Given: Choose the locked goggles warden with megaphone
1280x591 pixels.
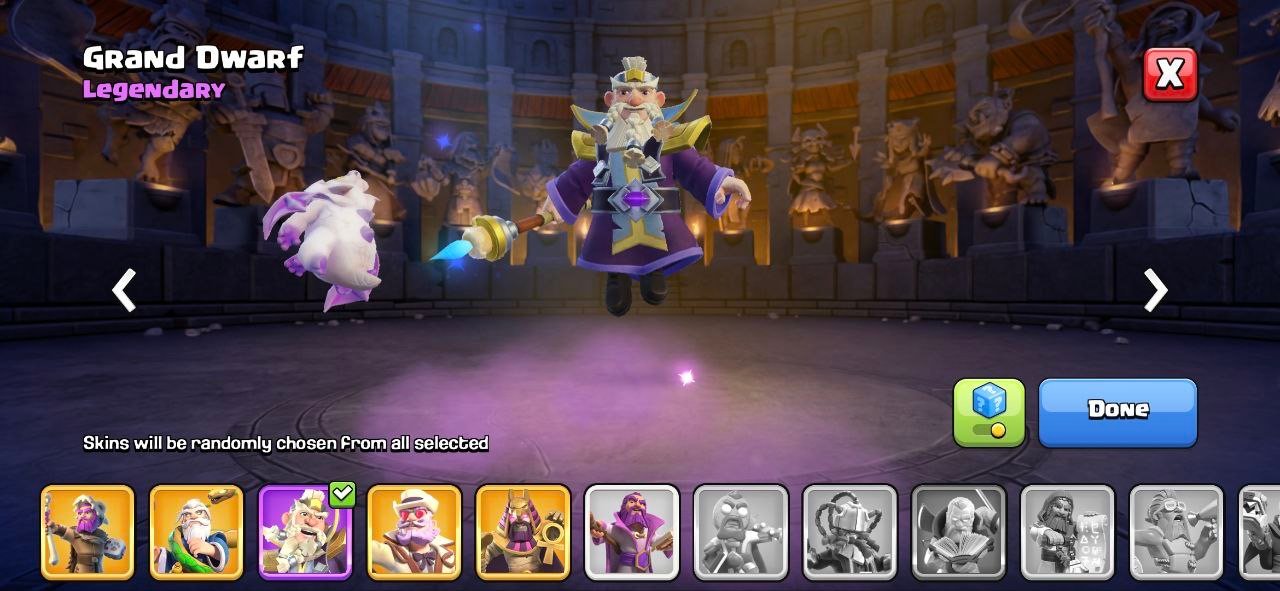Looking at the screenshot, I should coord(1176,532).
